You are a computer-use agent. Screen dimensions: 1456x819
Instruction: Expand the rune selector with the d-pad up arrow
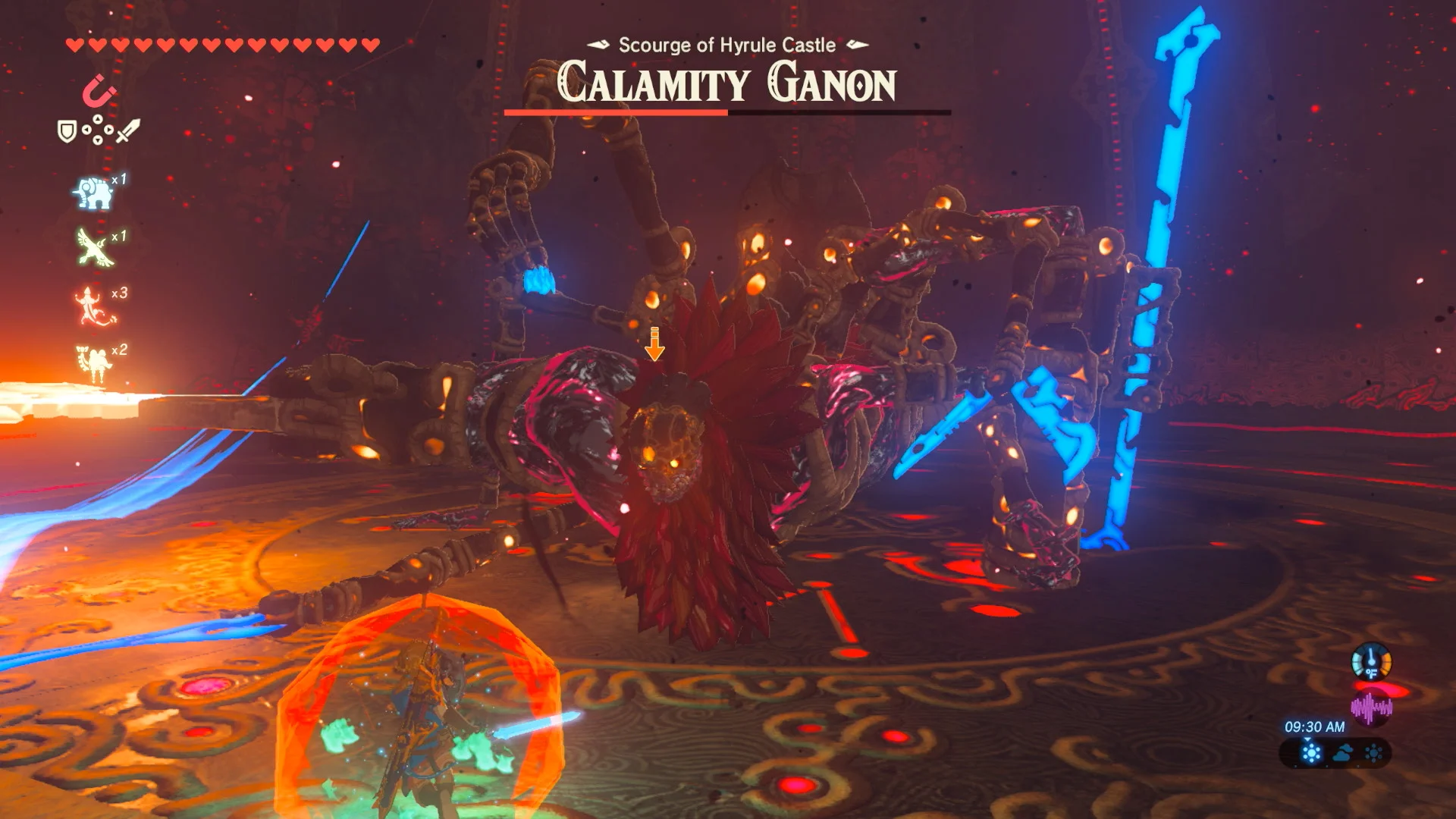(x=97, y=119)
